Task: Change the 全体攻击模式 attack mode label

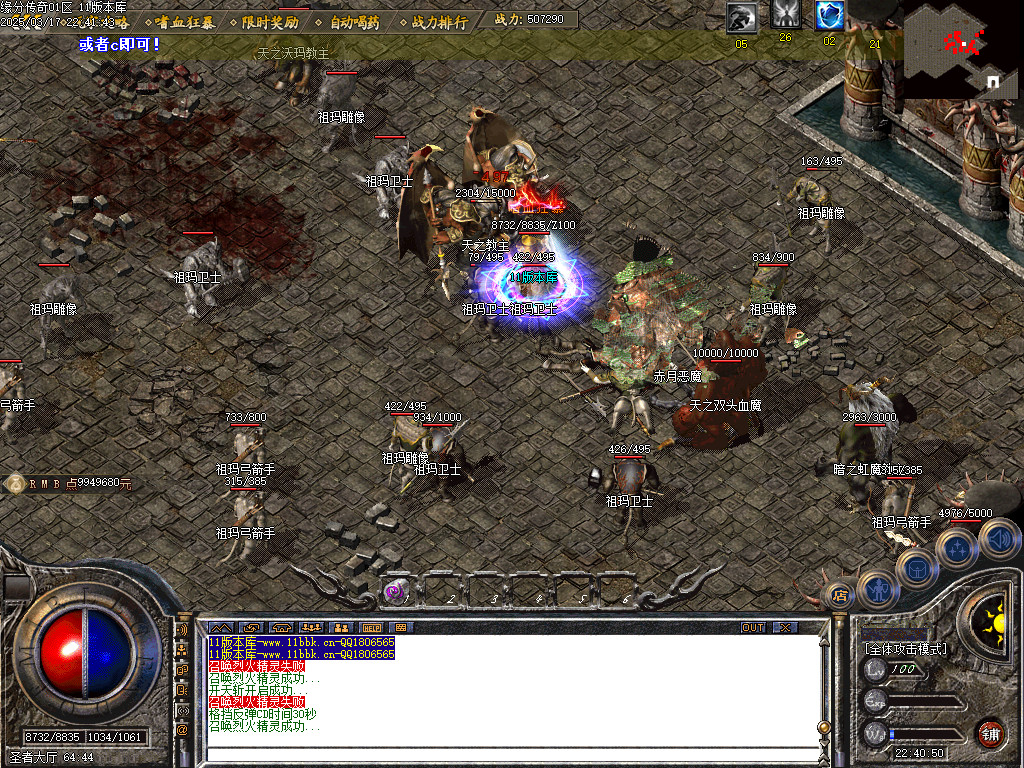Action: click(x=905, y=649)
